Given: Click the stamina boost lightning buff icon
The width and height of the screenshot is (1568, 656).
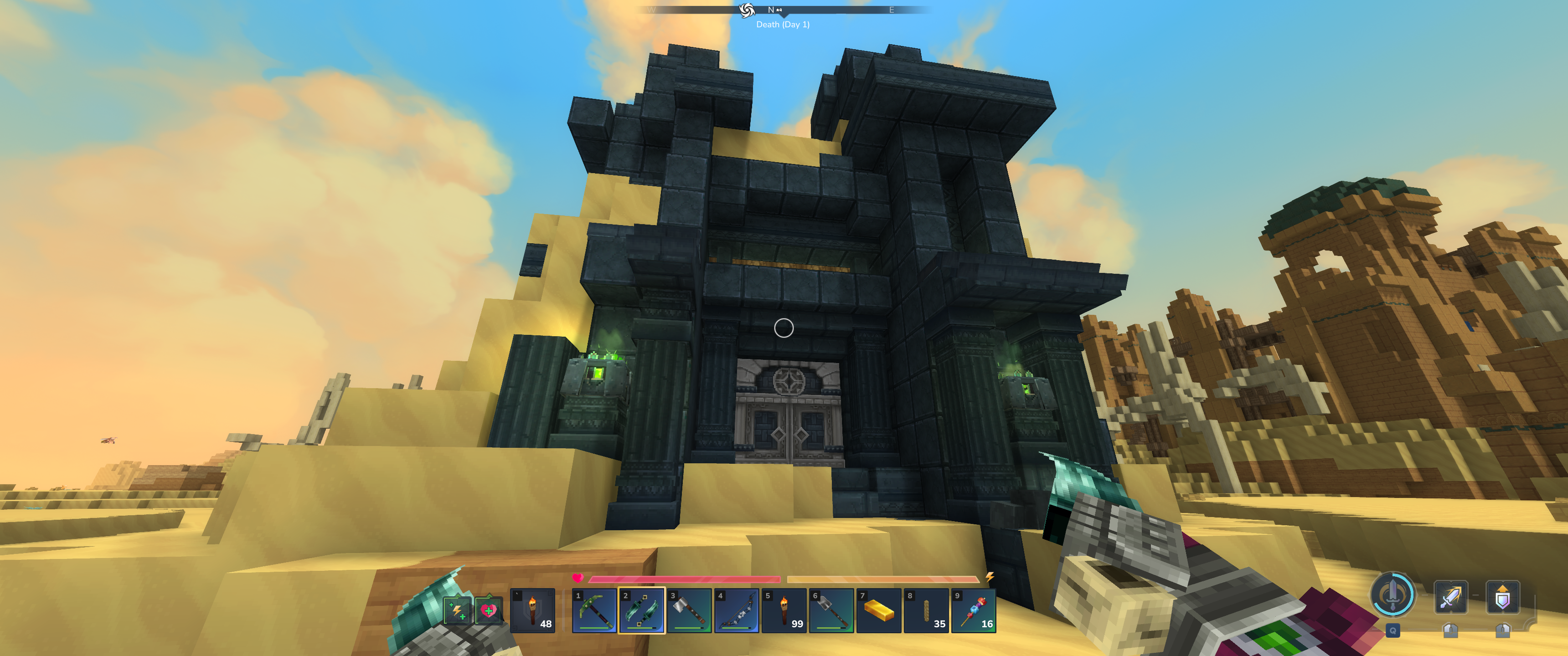Looking at the screenshot, I should click(457, 610).
